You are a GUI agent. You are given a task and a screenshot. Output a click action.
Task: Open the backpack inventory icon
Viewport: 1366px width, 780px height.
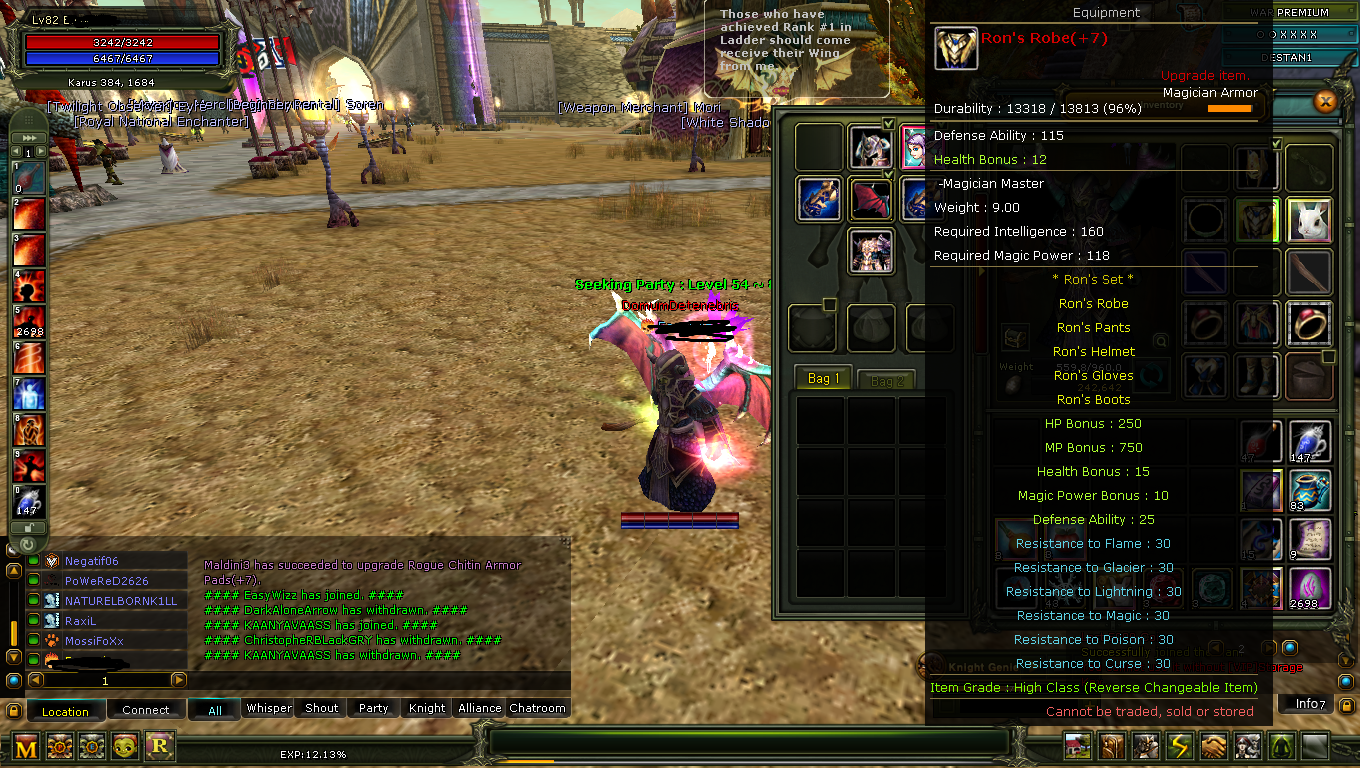pos(1110,746)
